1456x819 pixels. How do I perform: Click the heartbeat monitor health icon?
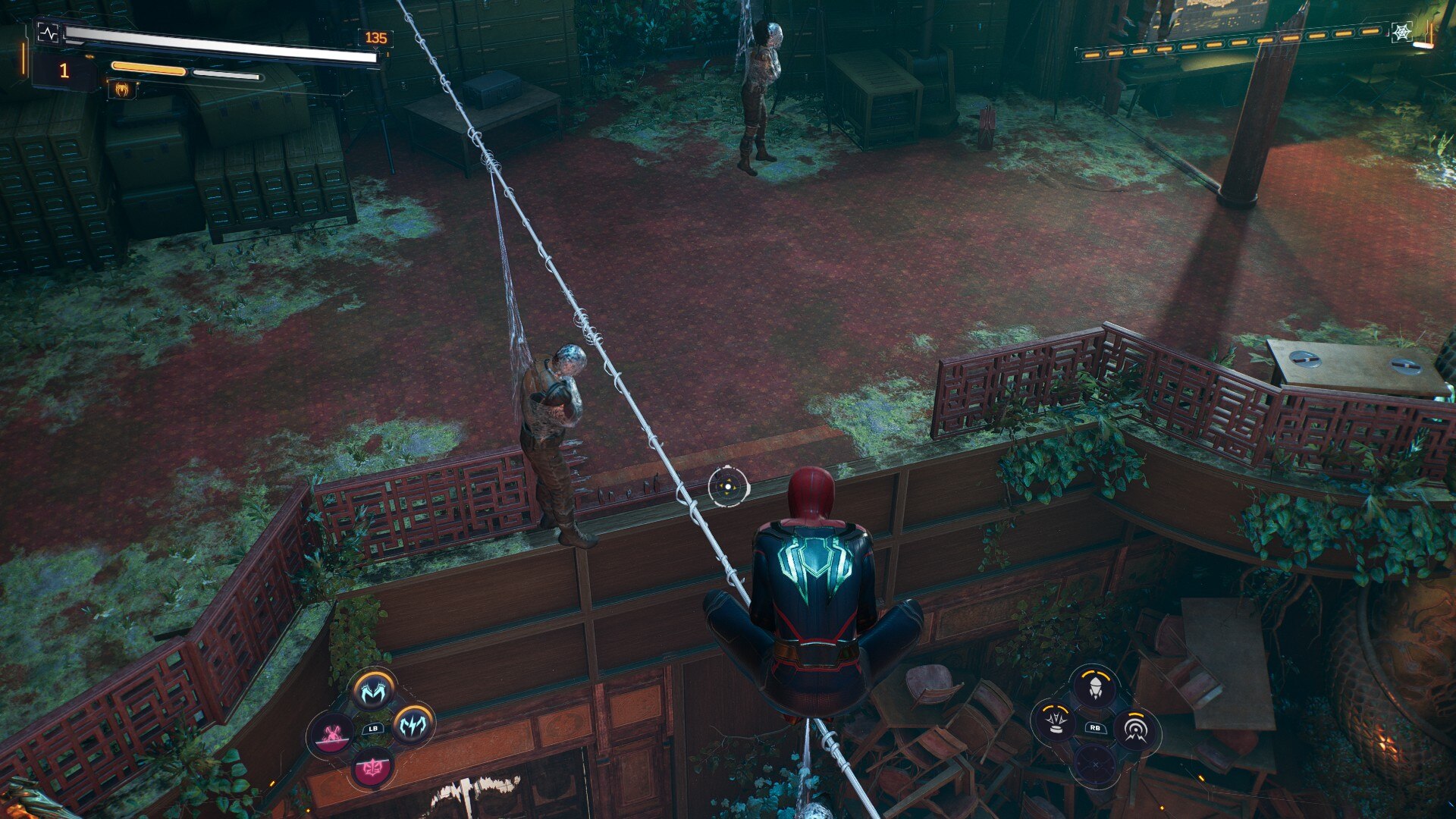(47, 34)
